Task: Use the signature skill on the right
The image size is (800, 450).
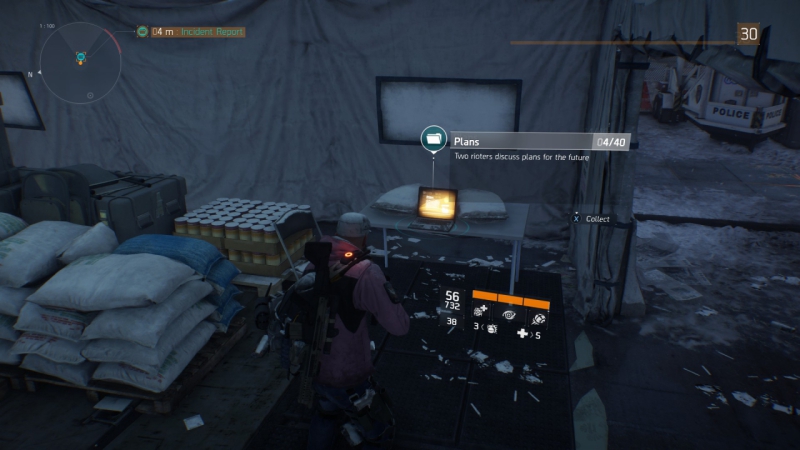Action: click(x=539, y=314)
